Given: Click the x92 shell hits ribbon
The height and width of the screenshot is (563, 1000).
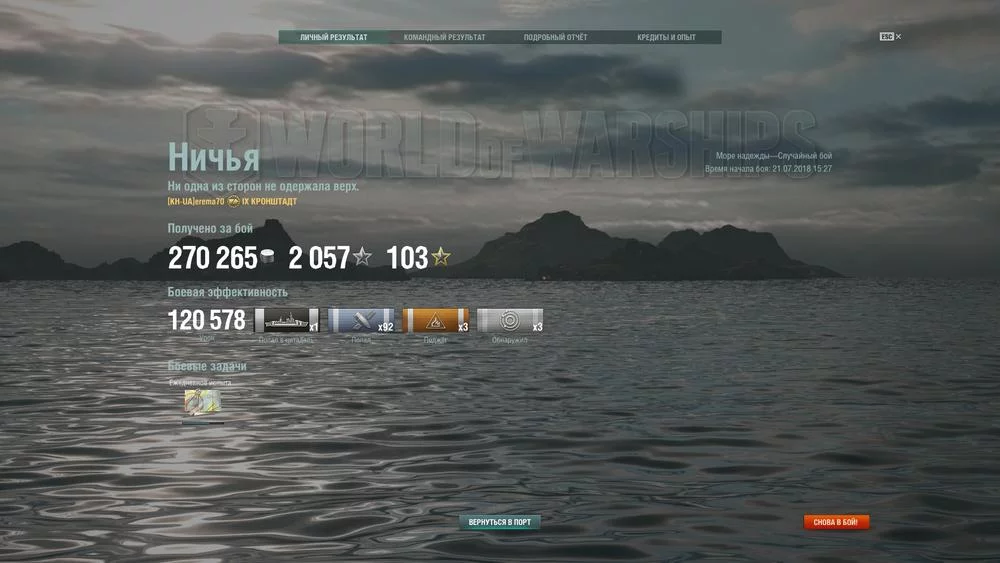Looking at the screenshot, I should (361, 321).
